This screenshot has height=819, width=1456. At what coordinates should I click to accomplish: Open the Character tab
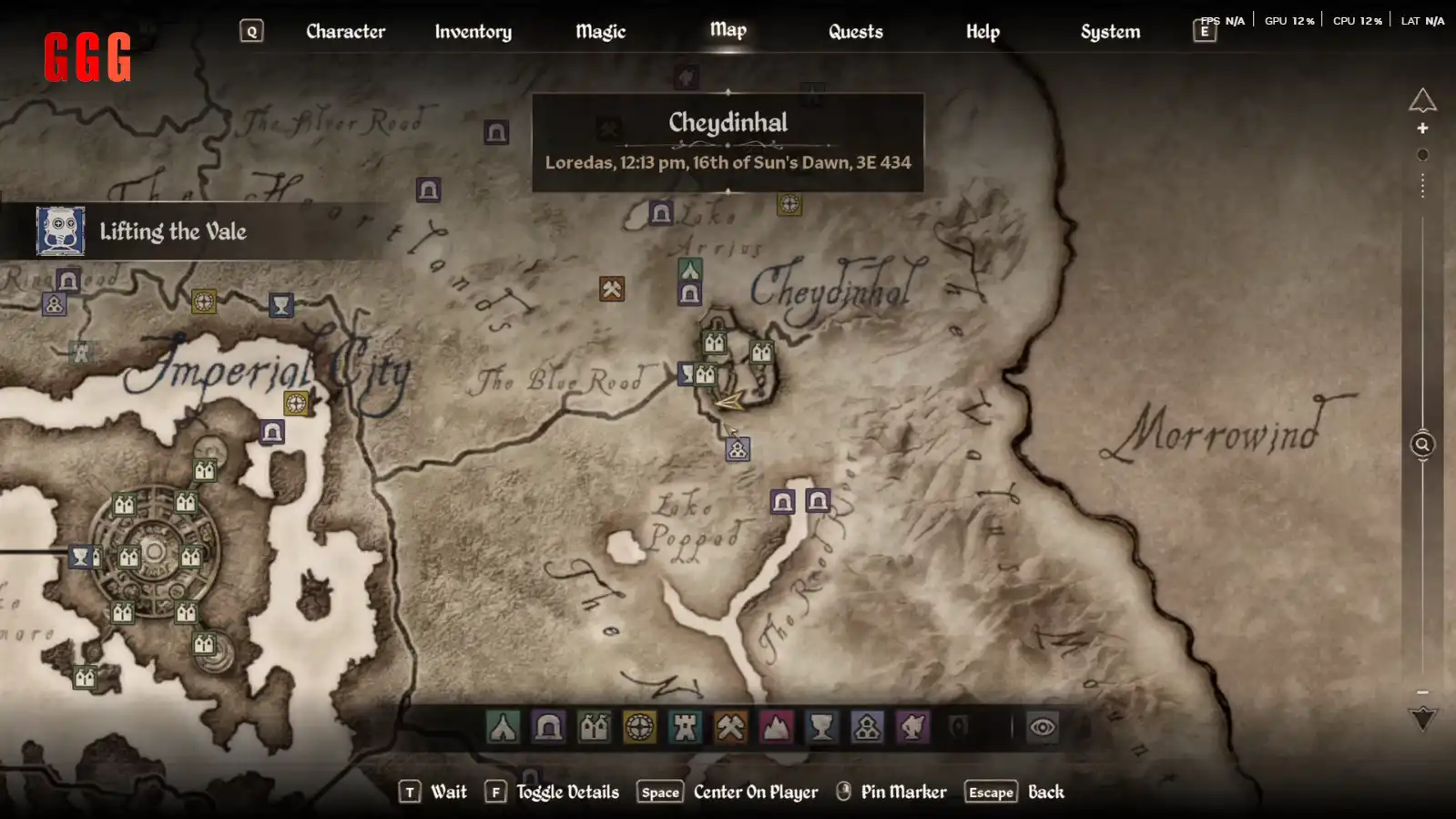pos(345,31)
